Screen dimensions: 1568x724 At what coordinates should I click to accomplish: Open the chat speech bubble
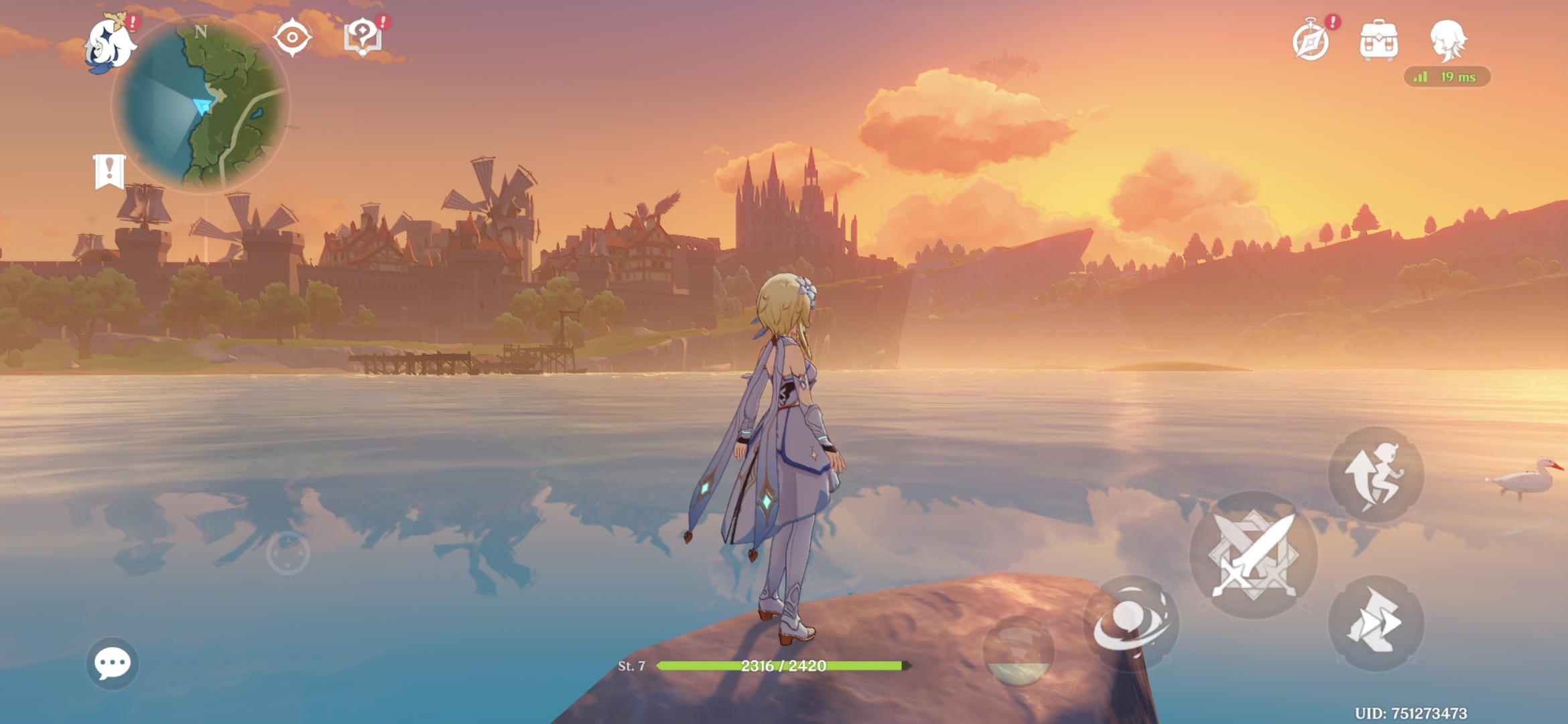[x=113, y=663]
